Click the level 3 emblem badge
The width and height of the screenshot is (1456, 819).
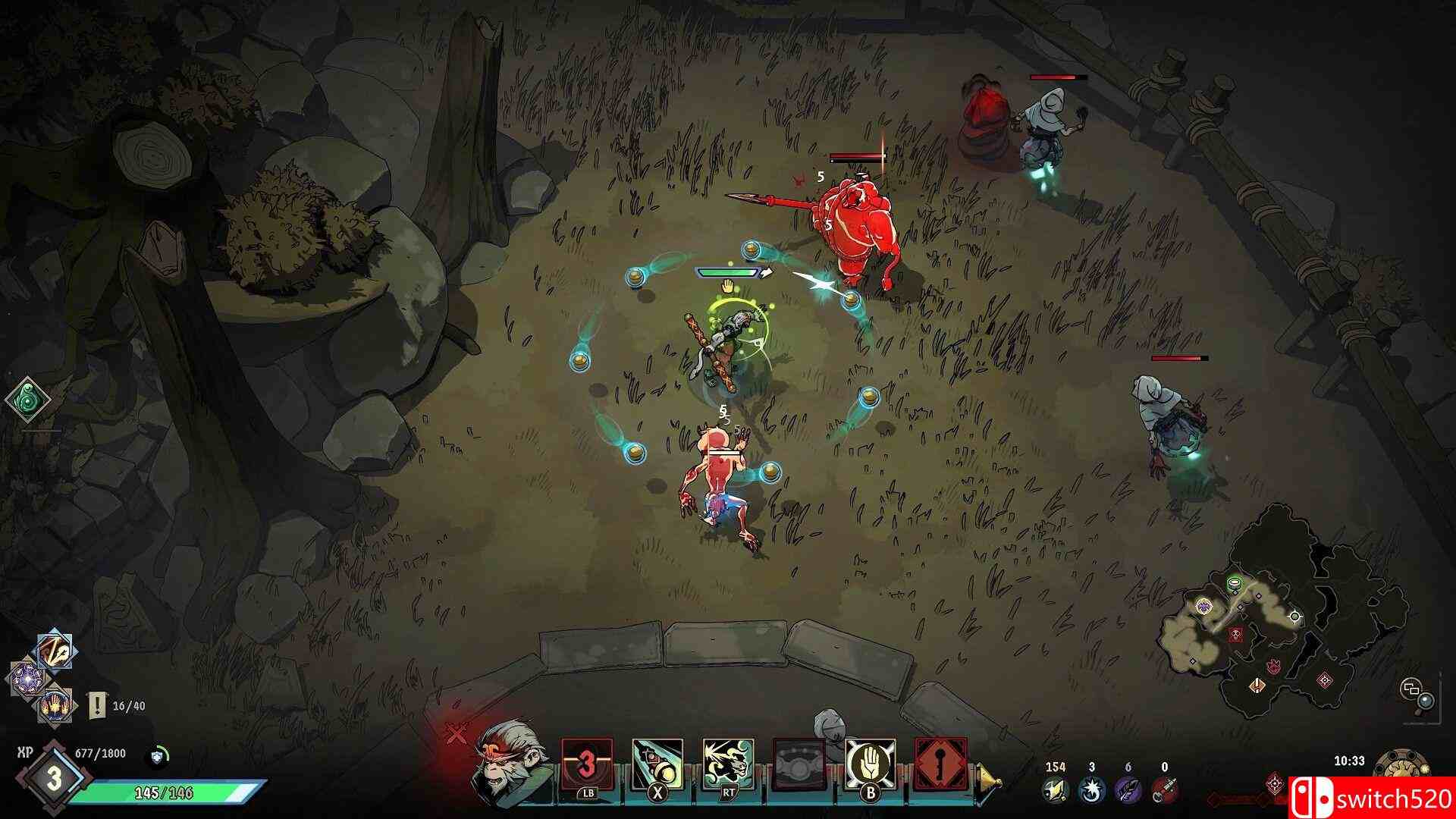point(53,779)
